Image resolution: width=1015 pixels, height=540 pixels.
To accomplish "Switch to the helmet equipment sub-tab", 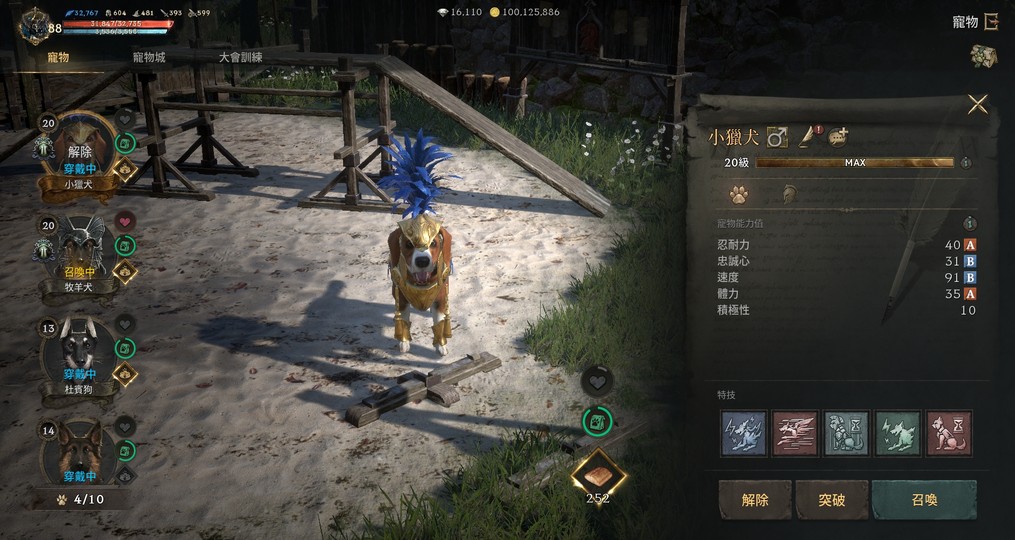I will [x=789, y=194].
